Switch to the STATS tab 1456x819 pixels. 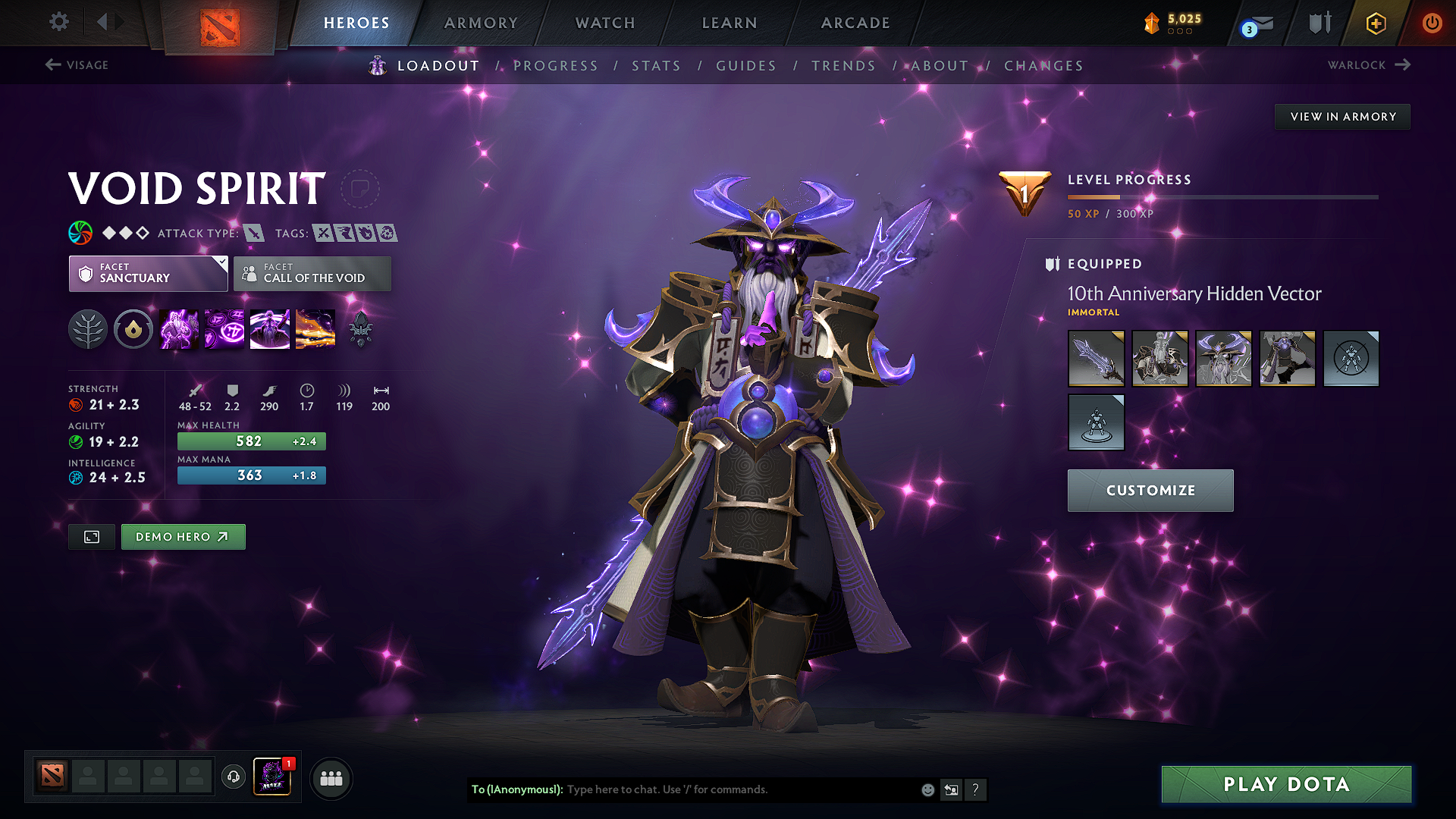click(x=657, y=66)
